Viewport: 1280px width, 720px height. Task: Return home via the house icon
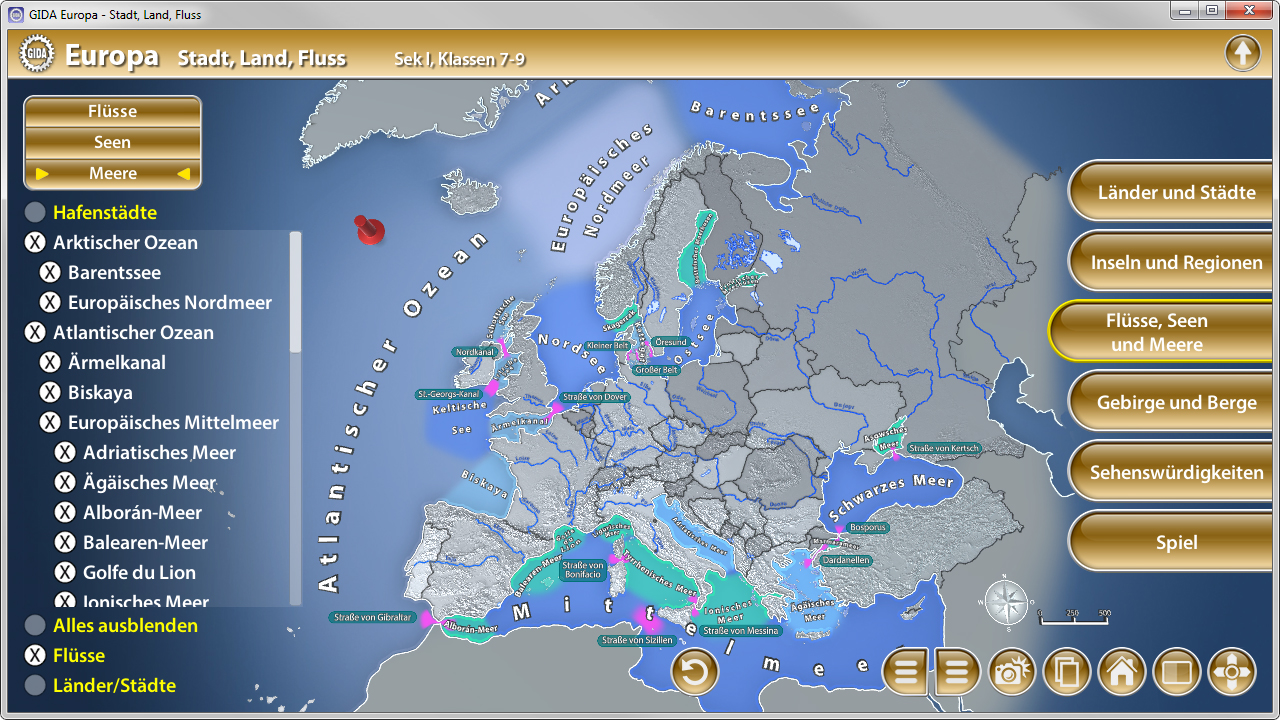click(1122, 671)
